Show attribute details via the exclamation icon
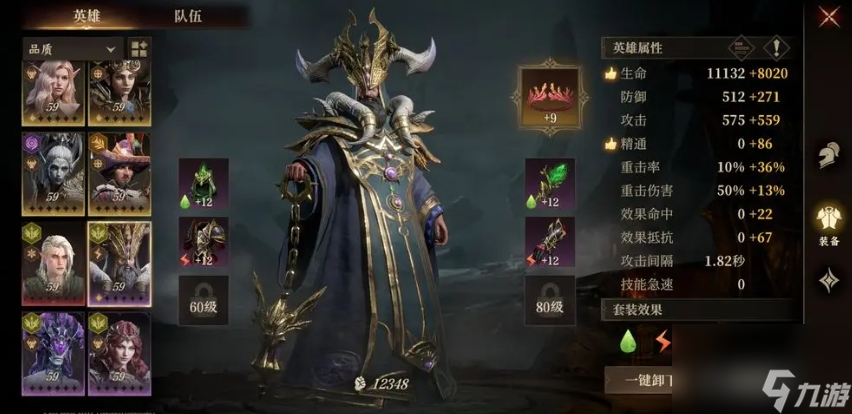 774,47
